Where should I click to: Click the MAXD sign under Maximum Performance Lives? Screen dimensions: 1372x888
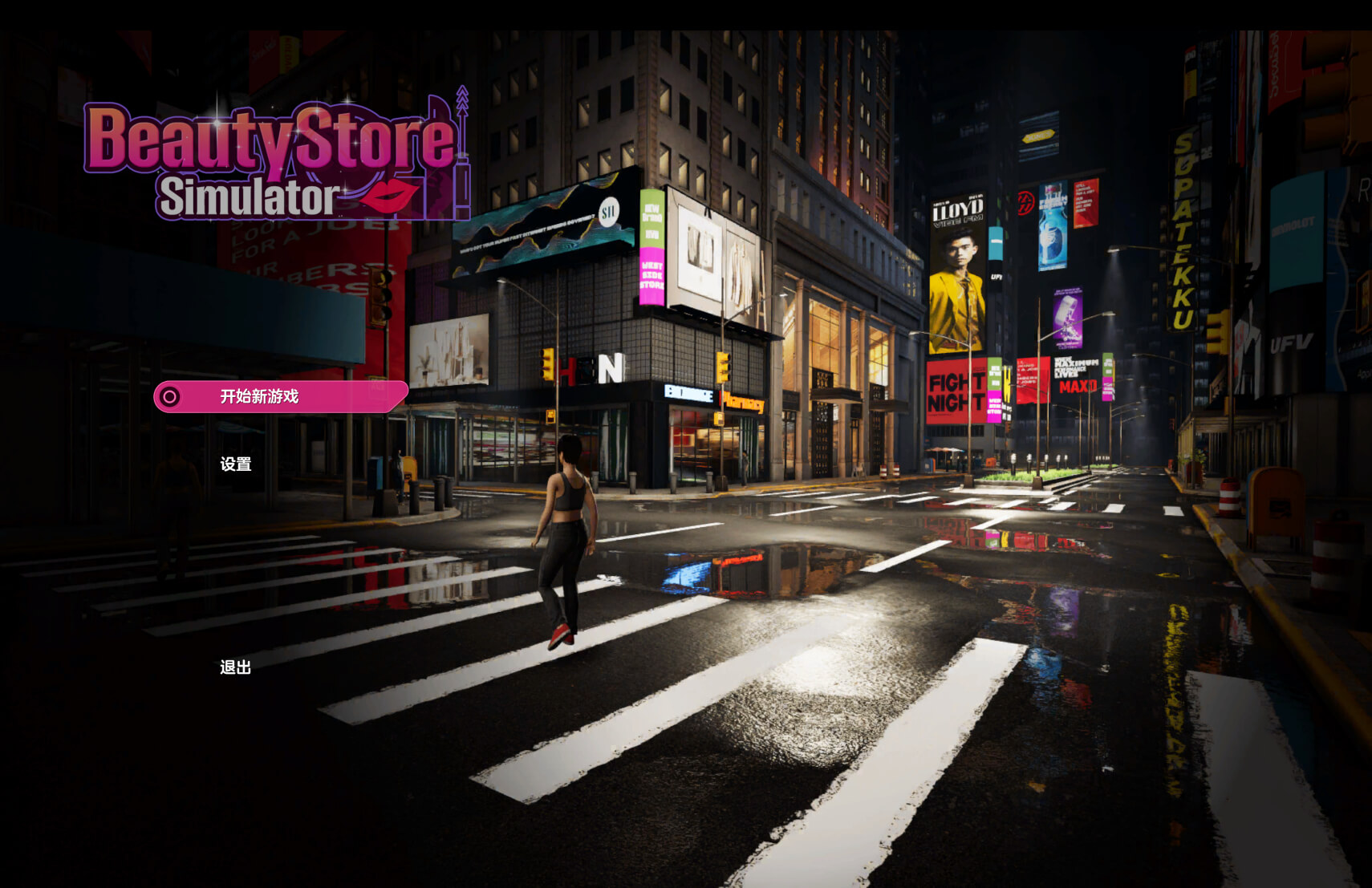1079,387
